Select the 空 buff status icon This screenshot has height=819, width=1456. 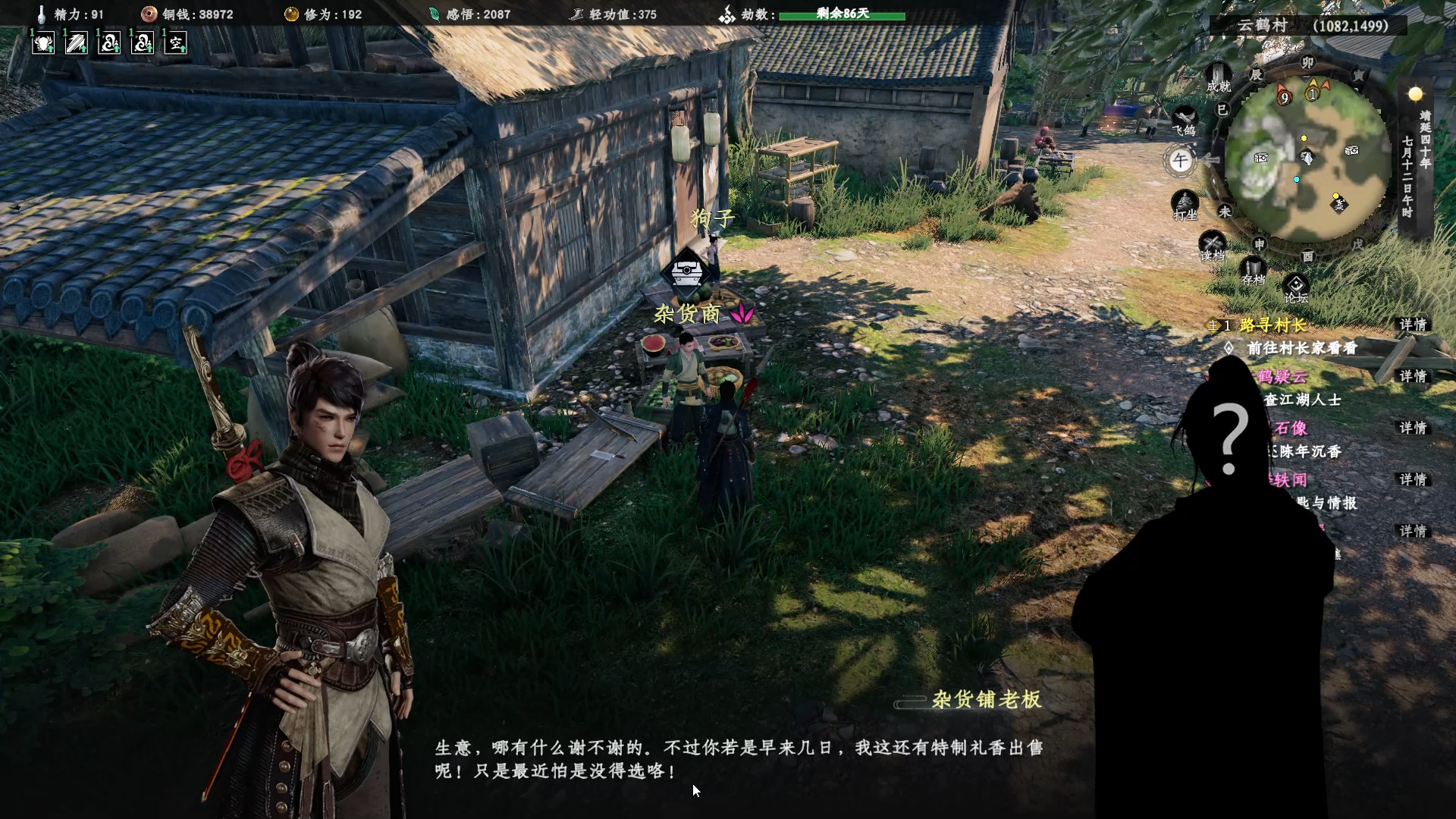coord(175,43)
